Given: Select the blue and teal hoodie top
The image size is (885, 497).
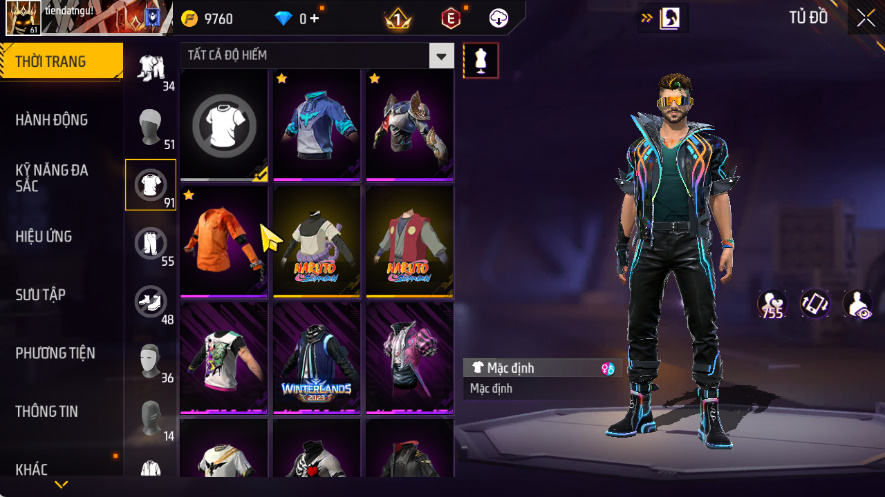Looking at the screenshot, I should click(316, 125).
